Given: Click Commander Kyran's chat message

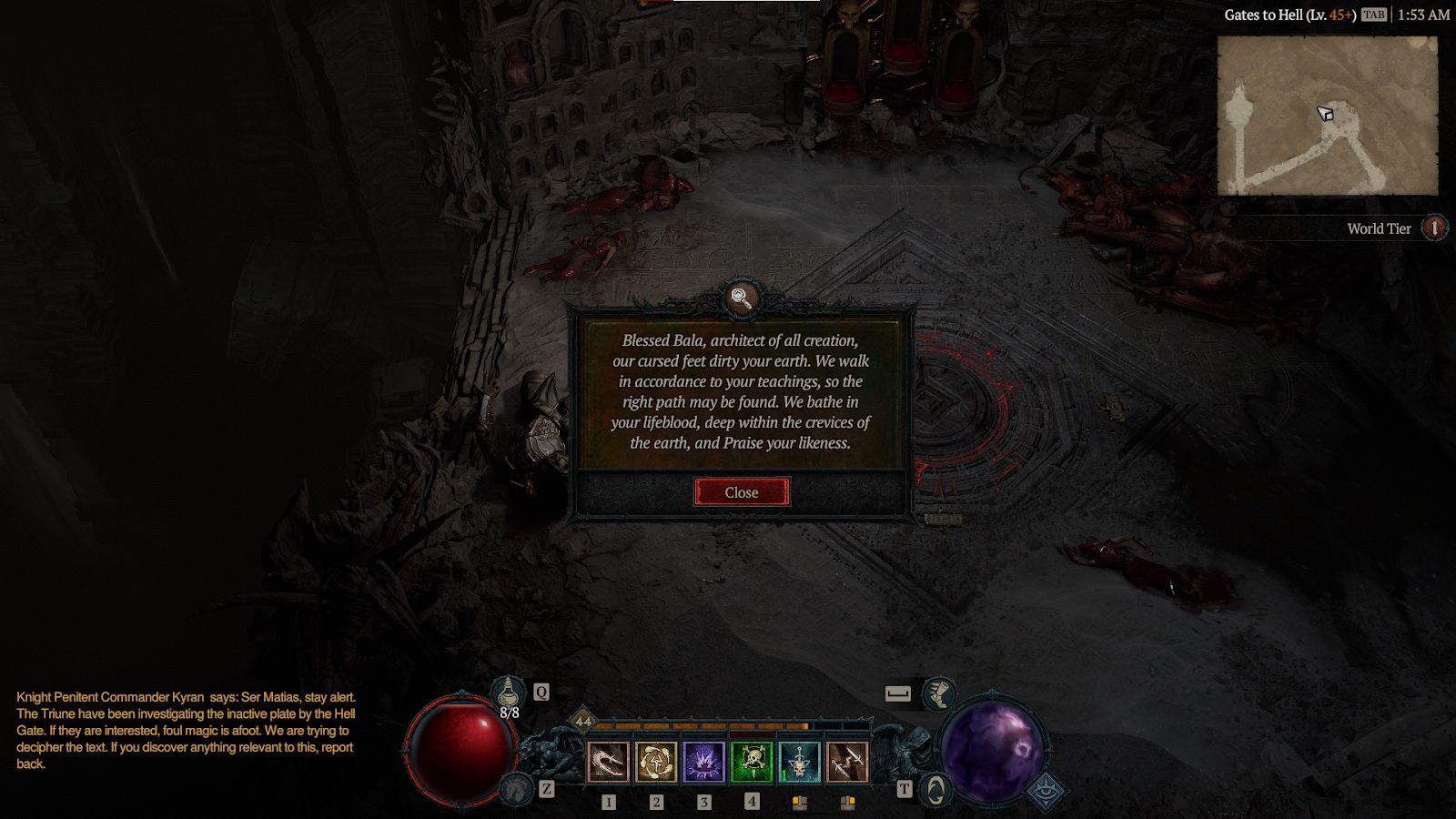Looking at the screenshot, I should (x=186, y=730).
